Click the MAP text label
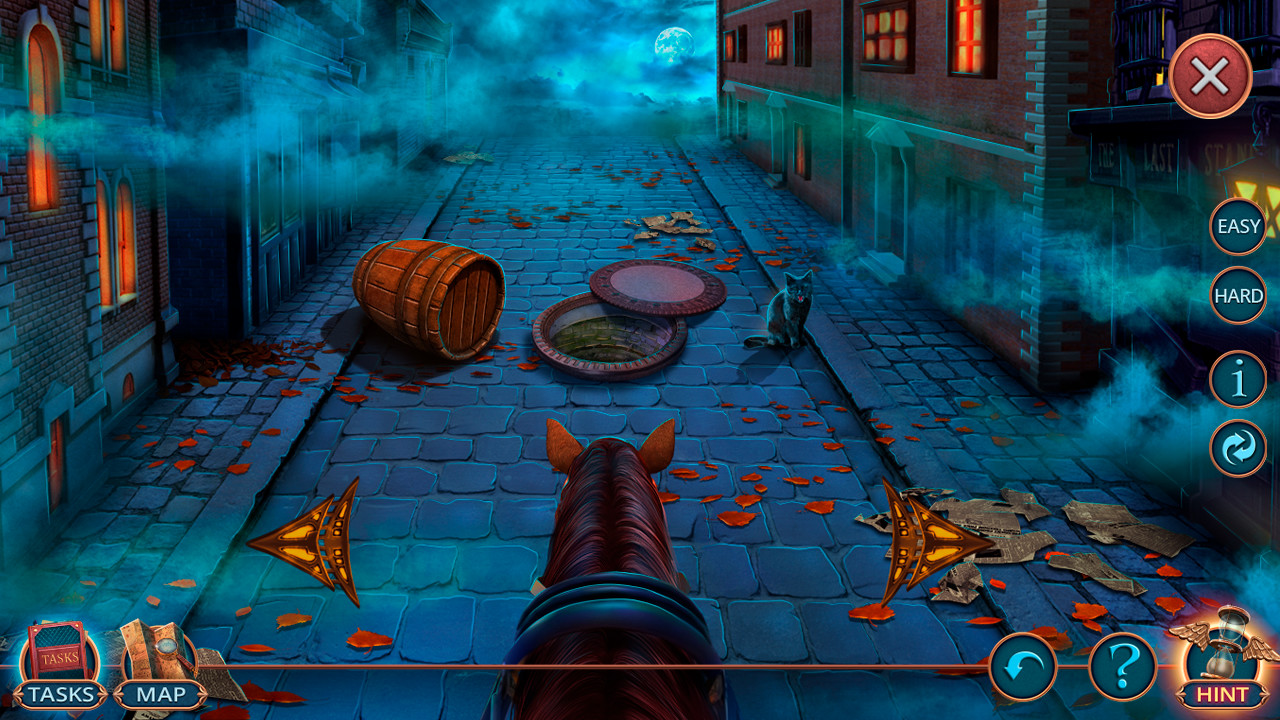Screen dimensions: 1280x720 click(162, 695)
